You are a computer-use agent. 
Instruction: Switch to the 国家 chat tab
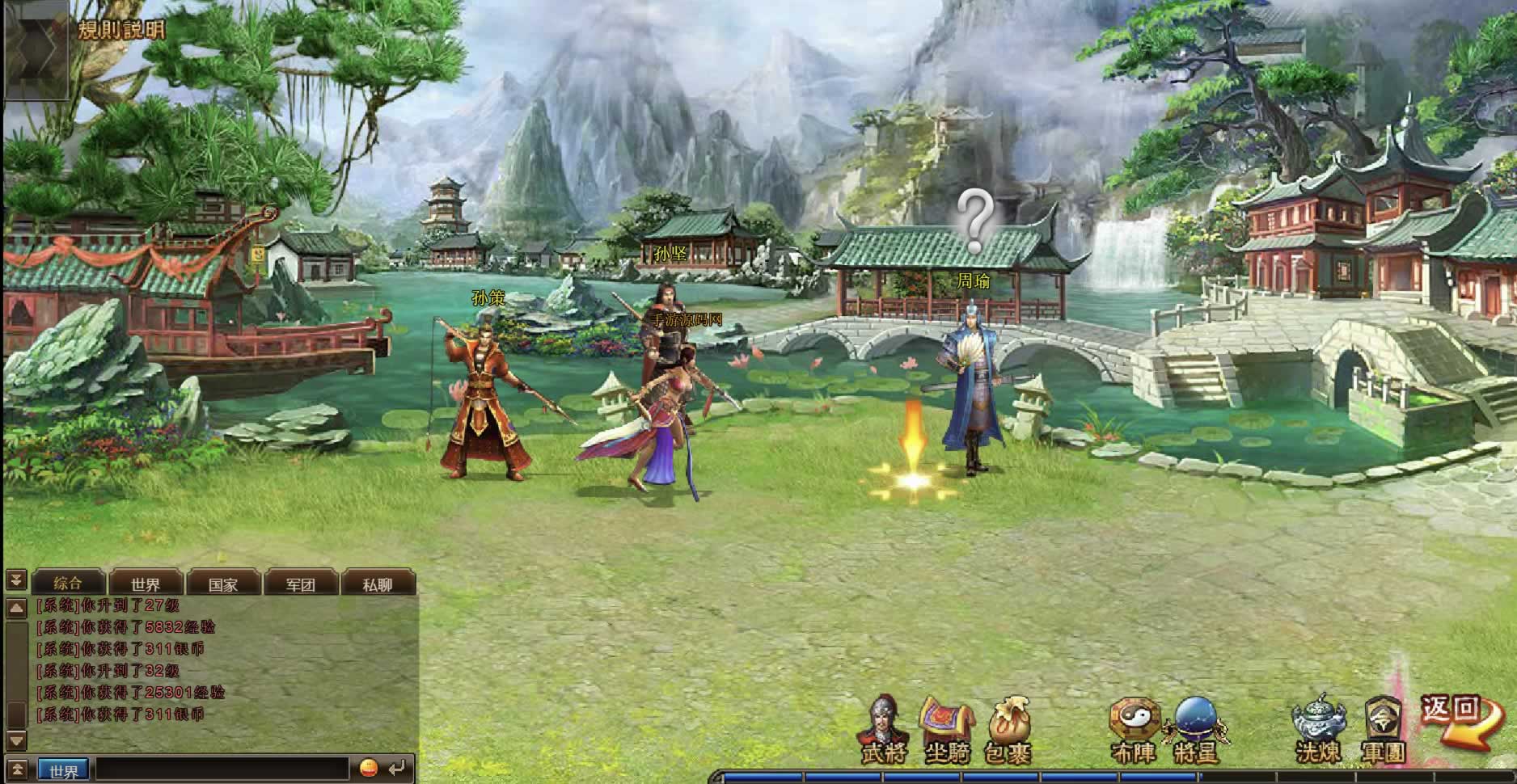point(223,584)
